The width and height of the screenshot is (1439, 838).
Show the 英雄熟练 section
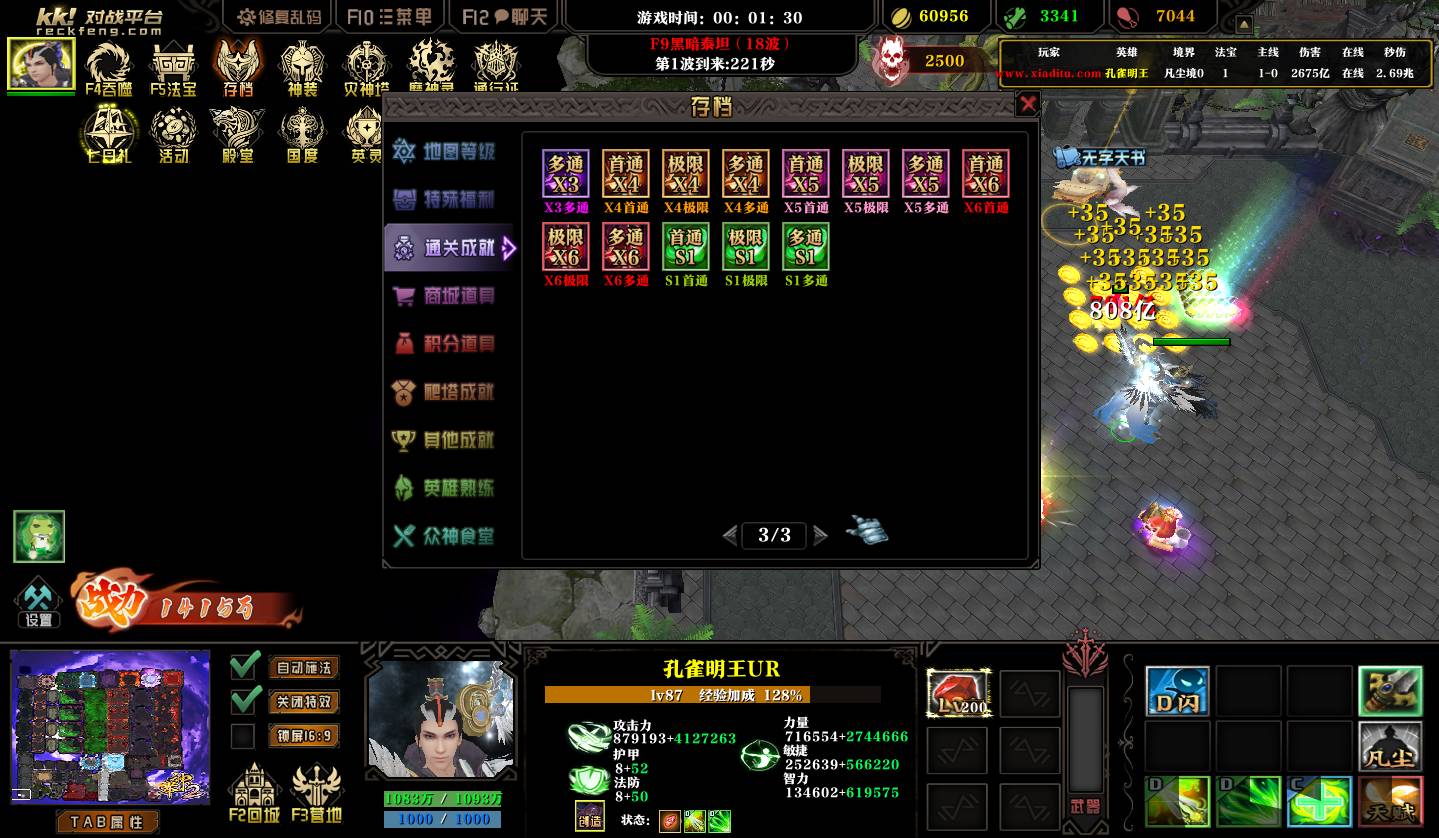click(x=446, y=488)
